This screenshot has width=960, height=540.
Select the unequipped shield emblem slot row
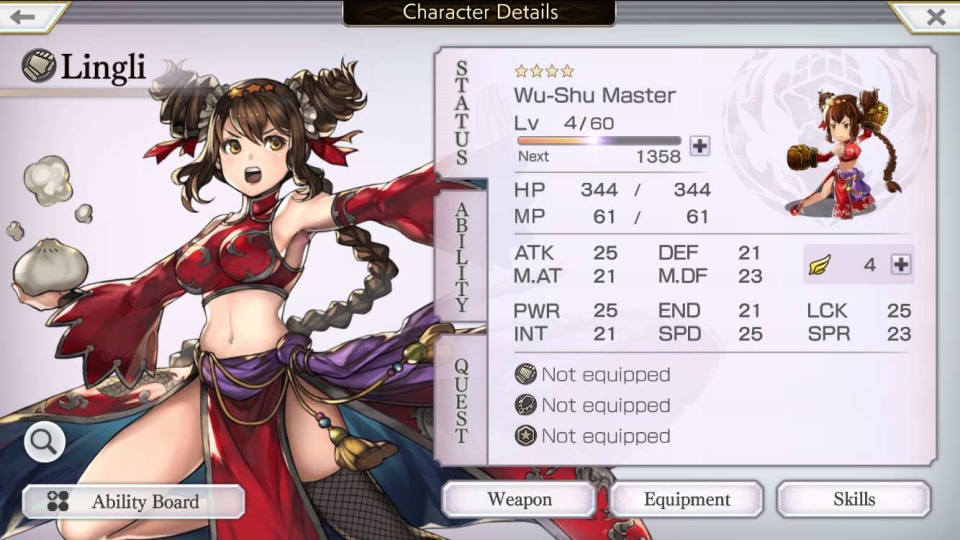(x=593, y=436)
